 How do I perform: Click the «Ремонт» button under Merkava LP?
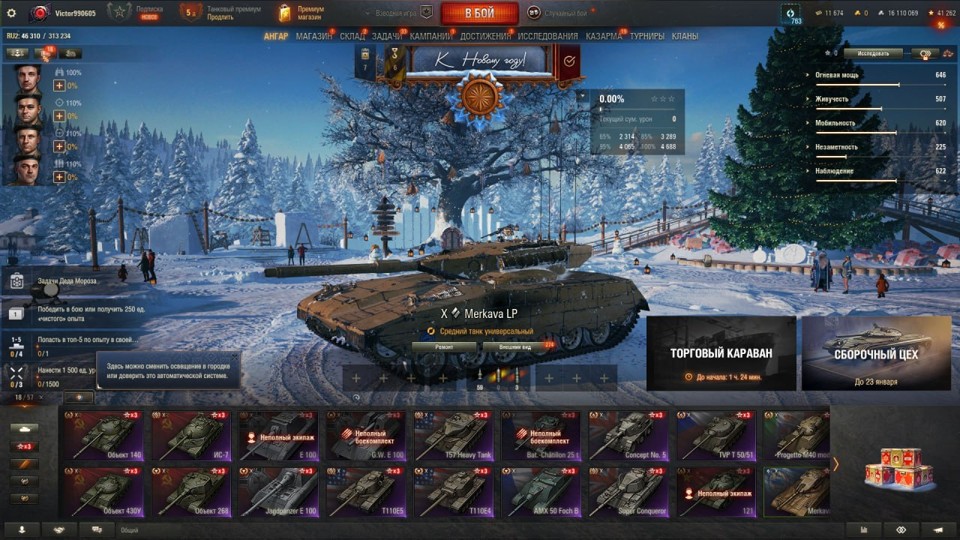444,347
